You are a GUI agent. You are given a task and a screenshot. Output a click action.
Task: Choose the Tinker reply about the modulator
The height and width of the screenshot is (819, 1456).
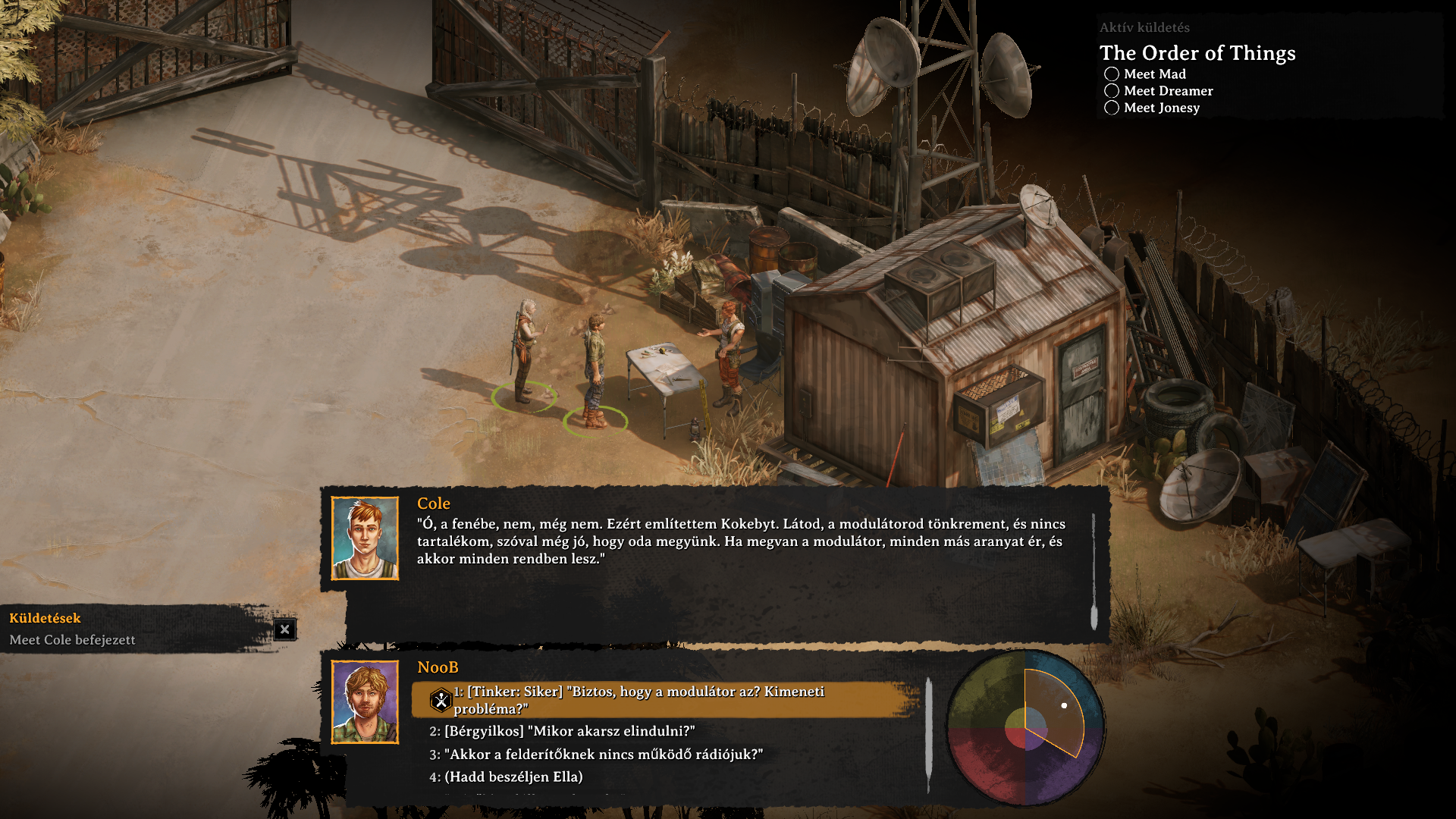coord(645,699)
